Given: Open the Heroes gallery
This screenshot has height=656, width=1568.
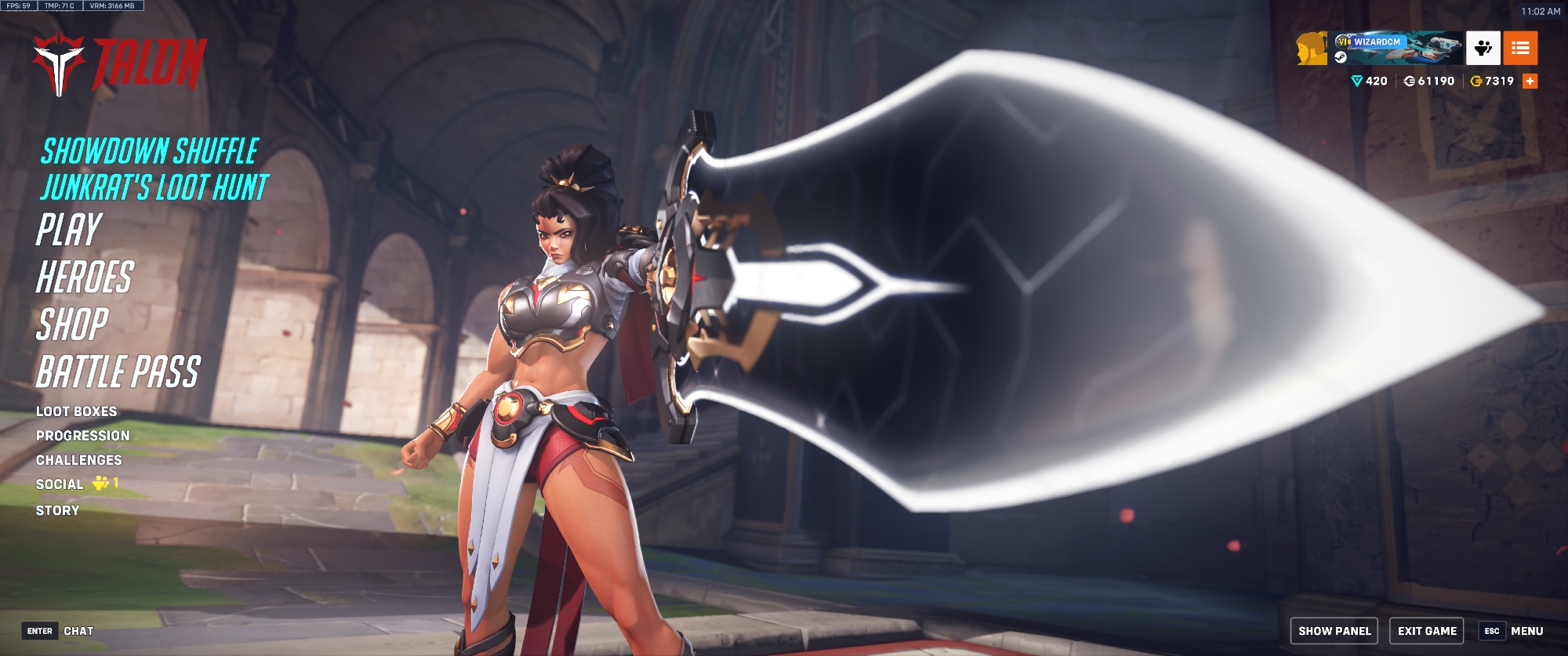Looking at the screenshot, I should [85, 277].
